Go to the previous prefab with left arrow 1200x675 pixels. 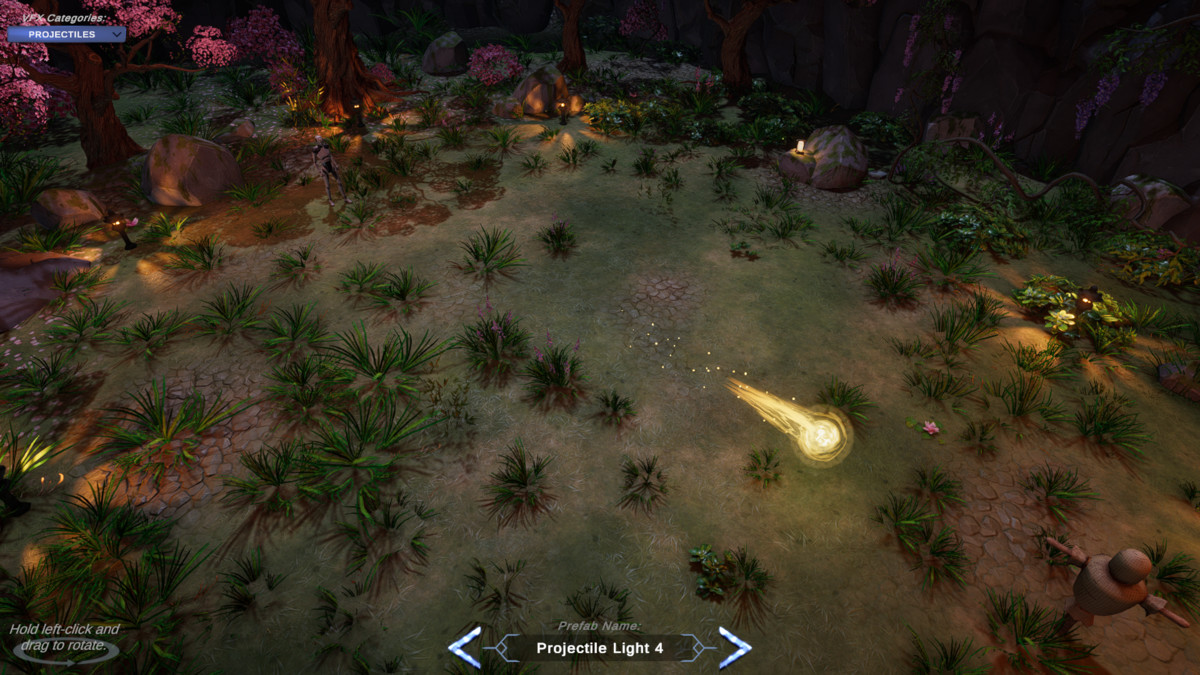pos(465,647)
